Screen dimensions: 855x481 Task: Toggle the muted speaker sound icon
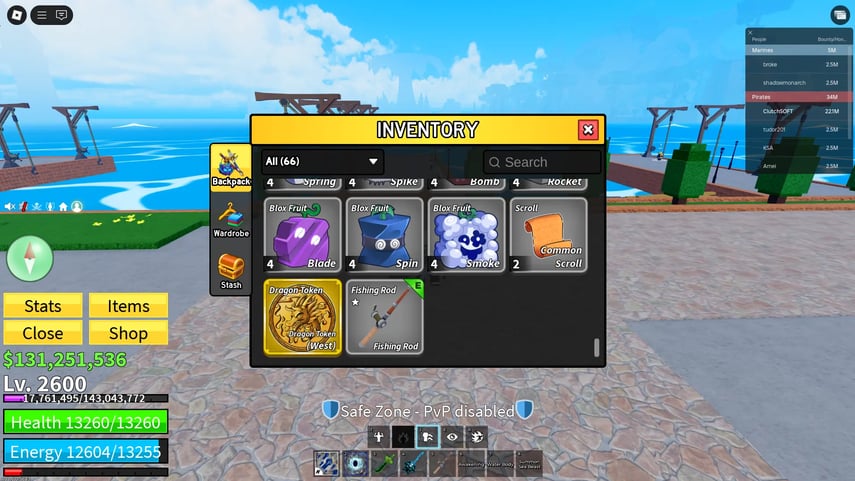point(10,206)
